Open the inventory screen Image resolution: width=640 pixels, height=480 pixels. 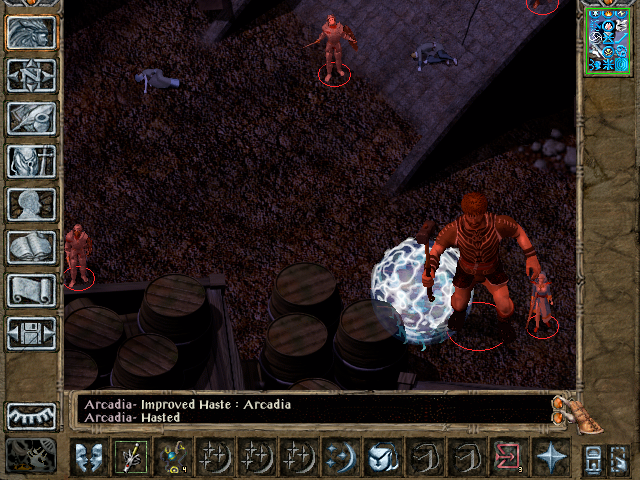[x=32, y=161]
